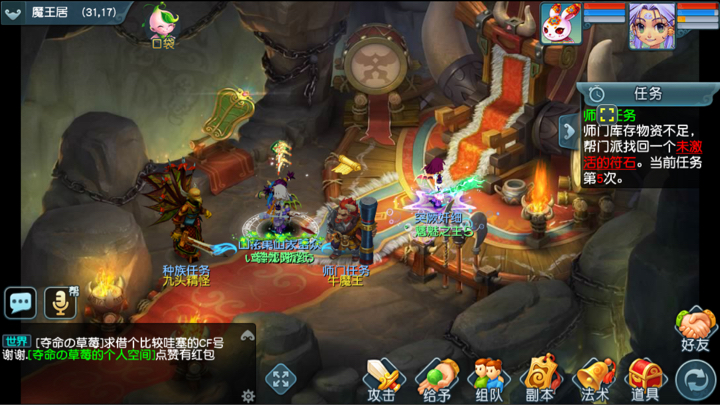Expand the chat box upward arrow
Viewport: 720px width, 405px height.
click(x=248, y=335)
